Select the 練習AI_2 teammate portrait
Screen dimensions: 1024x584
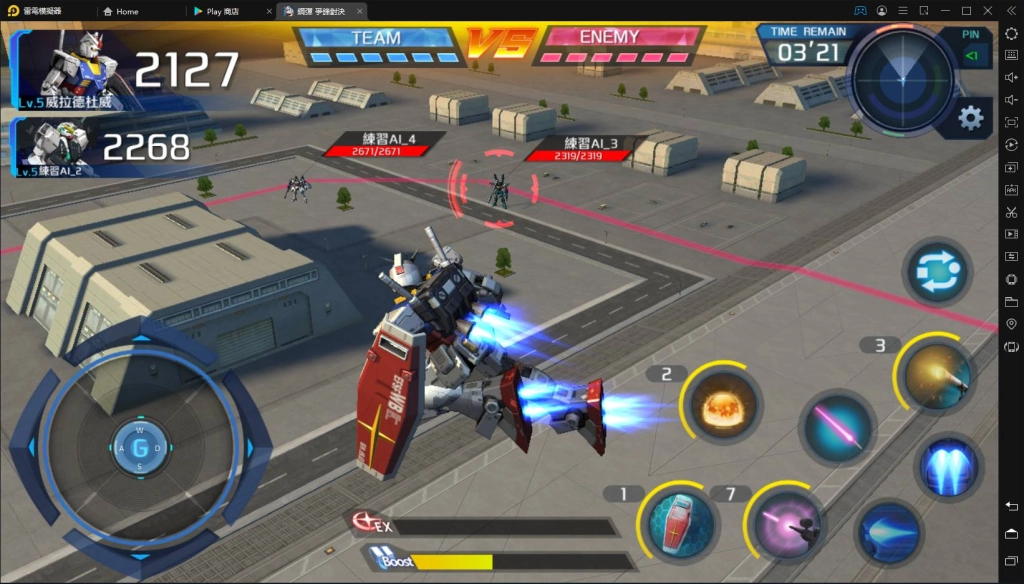62,147
